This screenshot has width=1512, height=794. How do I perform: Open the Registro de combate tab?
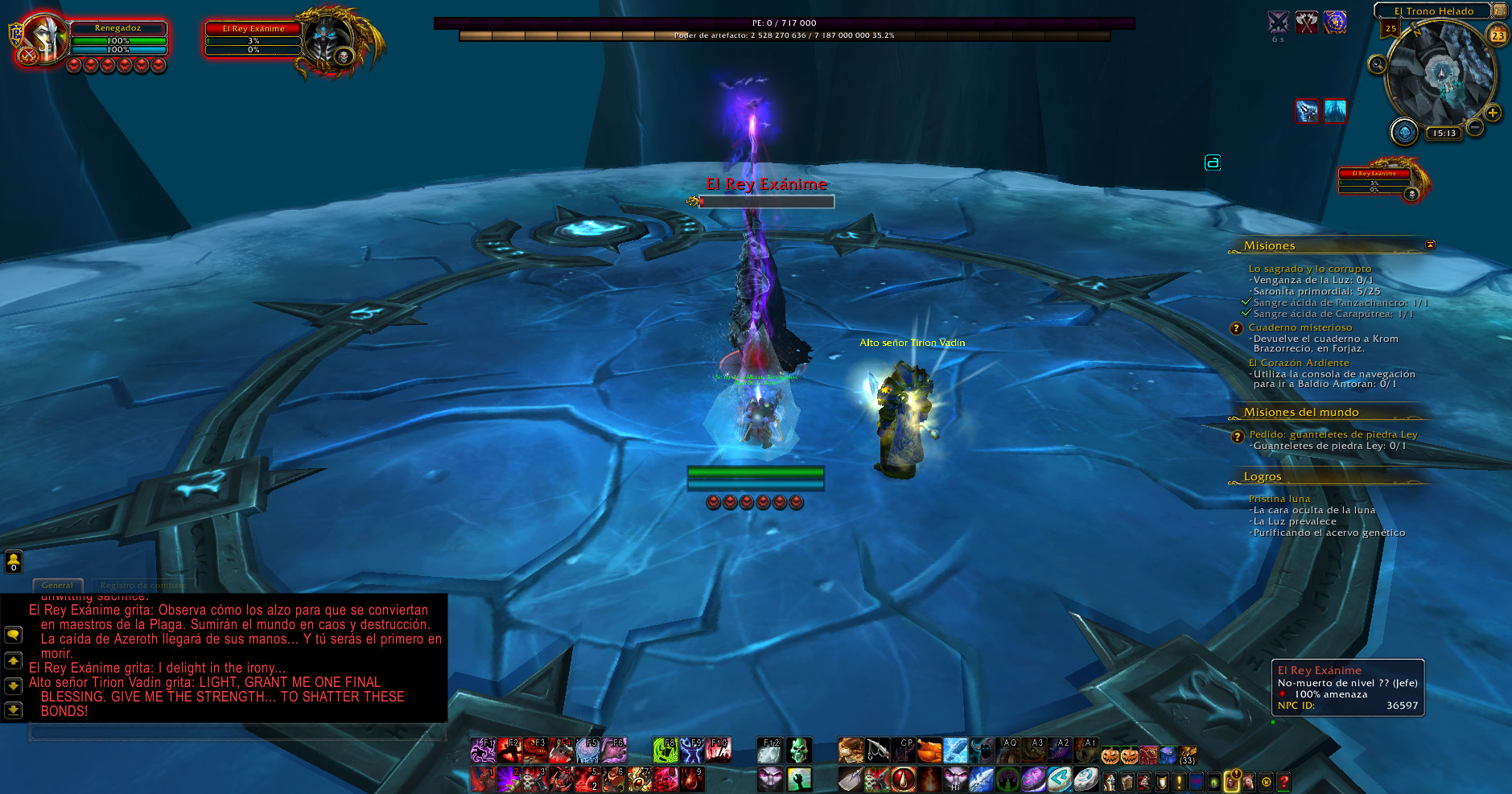pos(142,585)
